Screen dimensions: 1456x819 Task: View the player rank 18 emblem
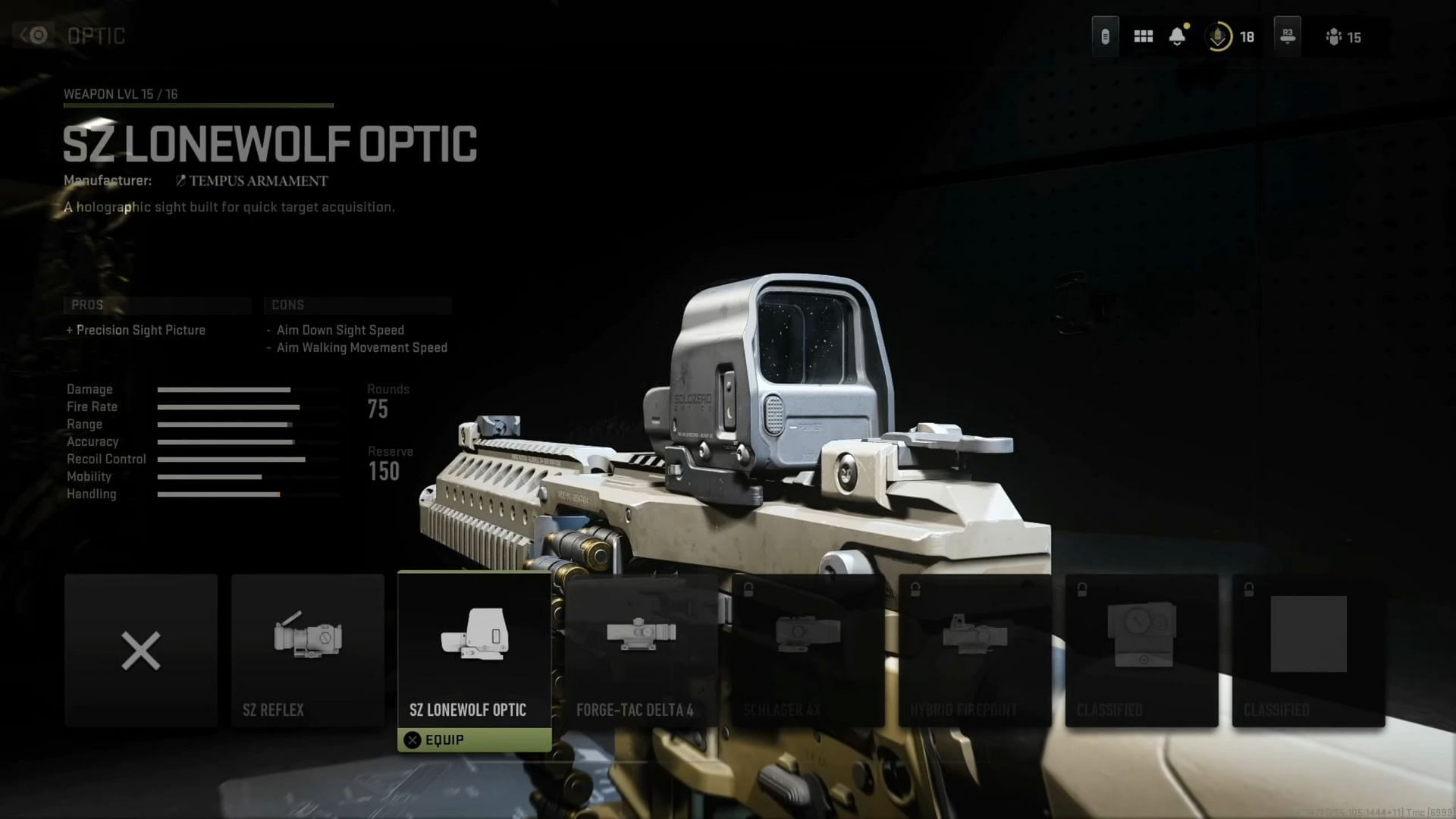1218,36
